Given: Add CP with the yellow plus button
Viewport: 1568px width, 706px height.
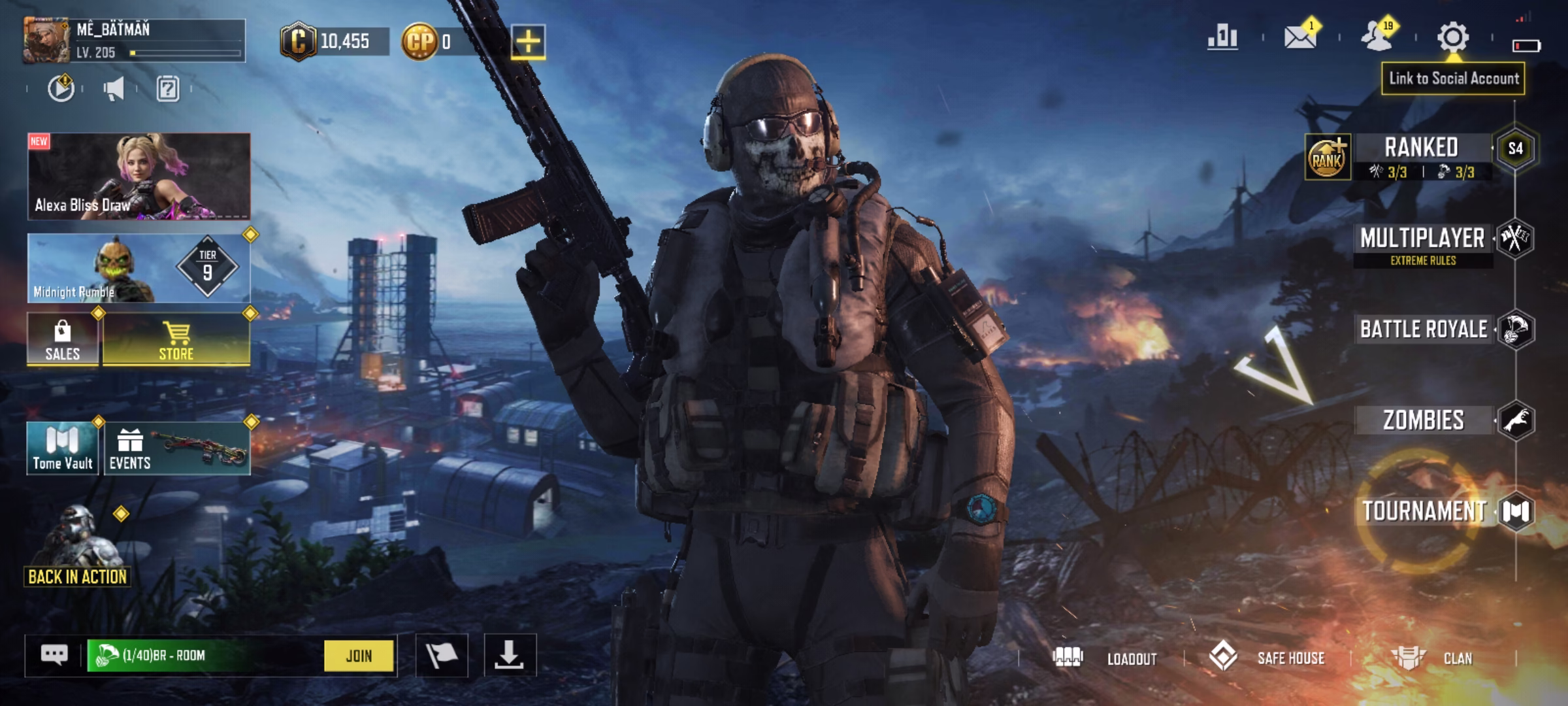Looking at the screenshot, I should [528, 42].
